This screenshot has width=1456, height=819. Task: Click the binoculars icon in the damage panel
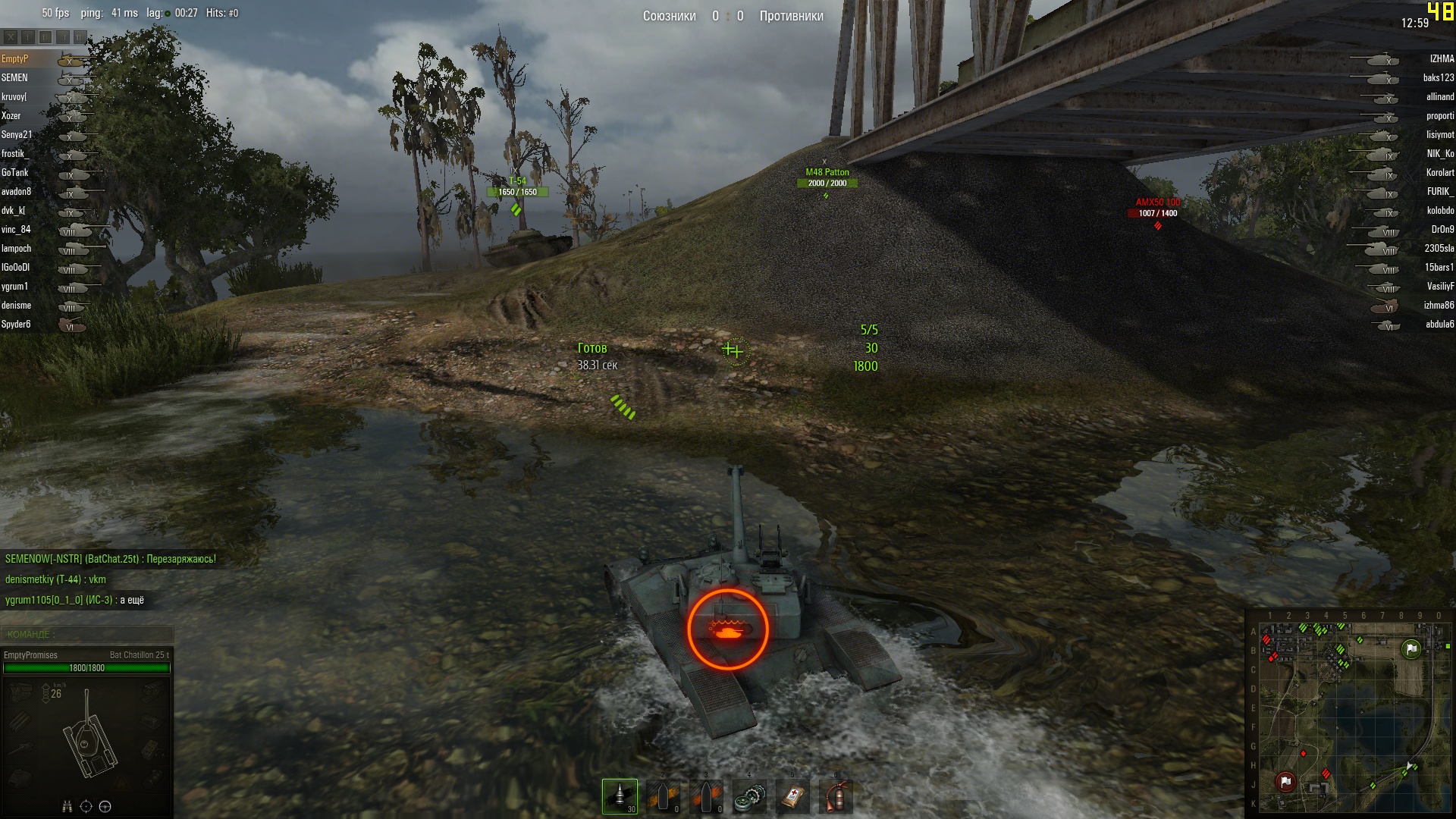[67, 806]
